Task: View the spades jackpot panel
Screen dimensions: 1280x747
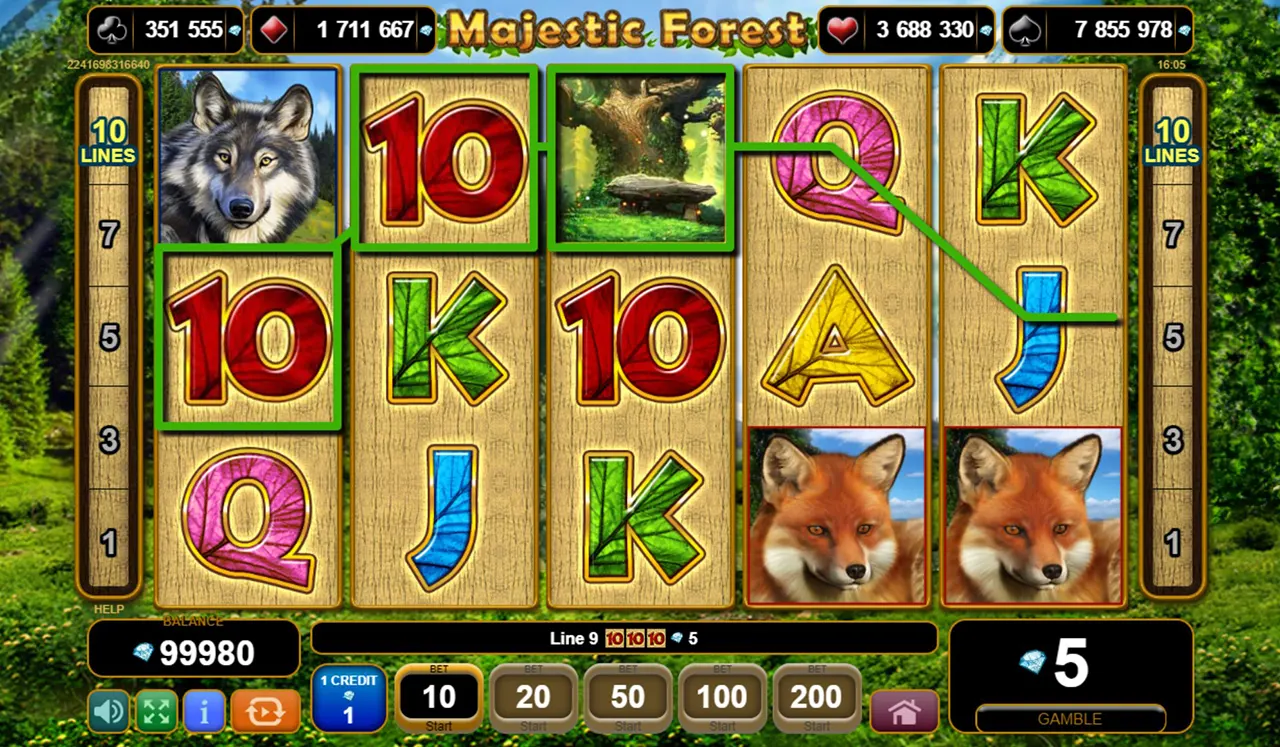Action: click(1097, 30)
